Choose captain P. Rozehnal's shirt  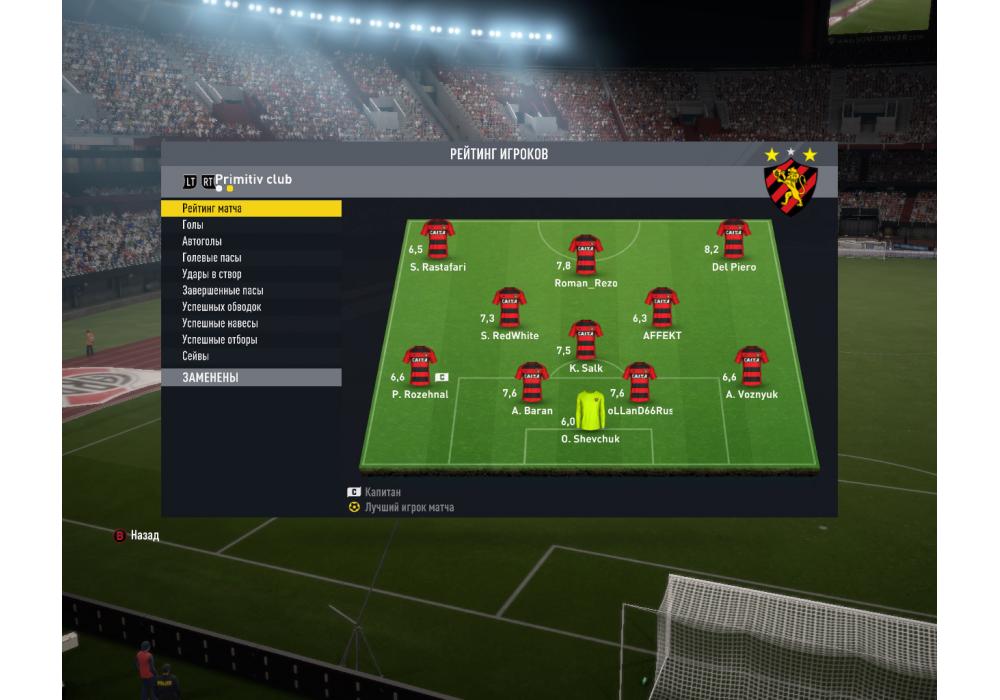click(x=419, y=367)
